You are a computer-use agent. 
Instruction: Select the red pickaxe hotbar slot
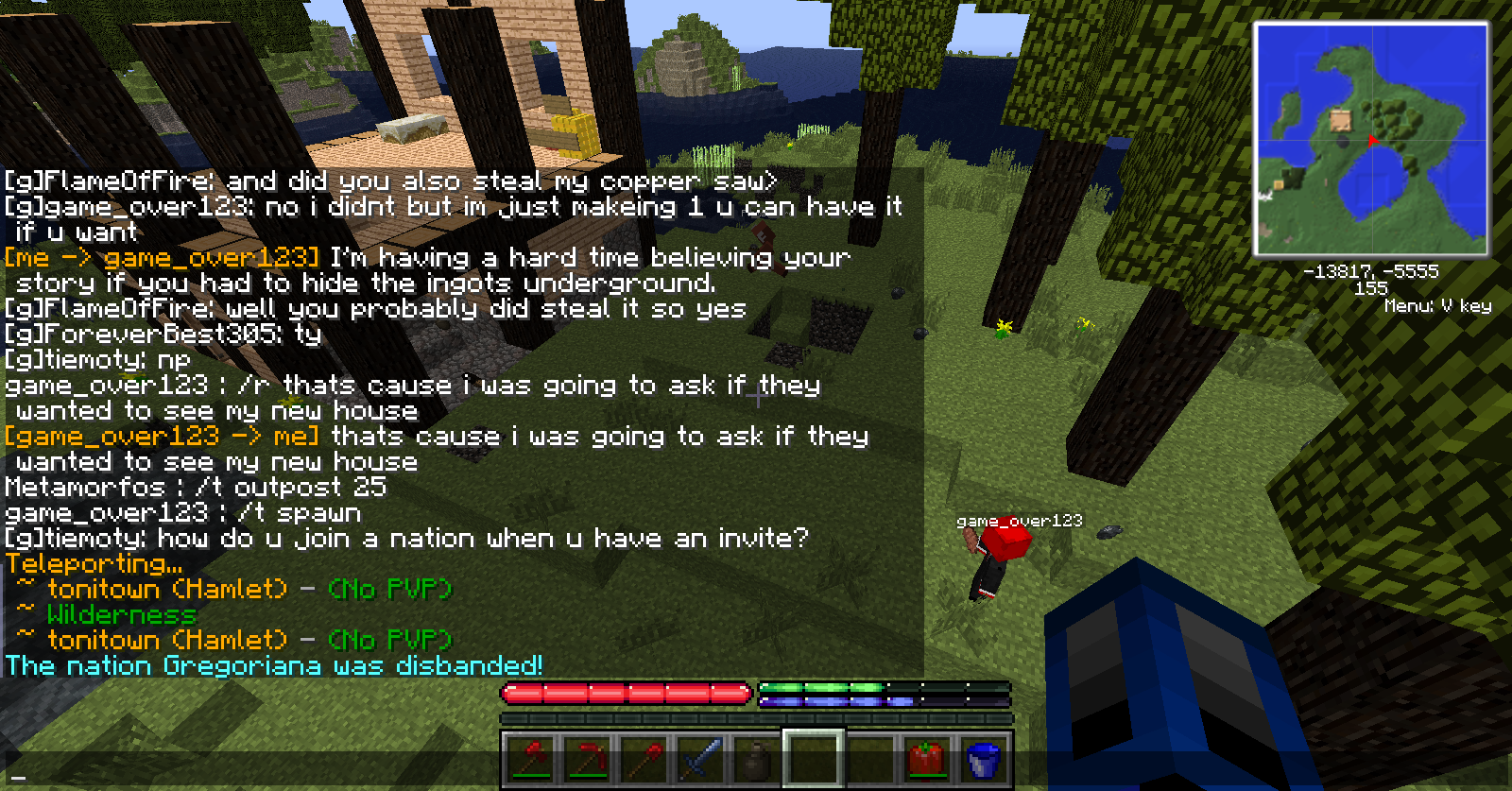click(588, 758)
